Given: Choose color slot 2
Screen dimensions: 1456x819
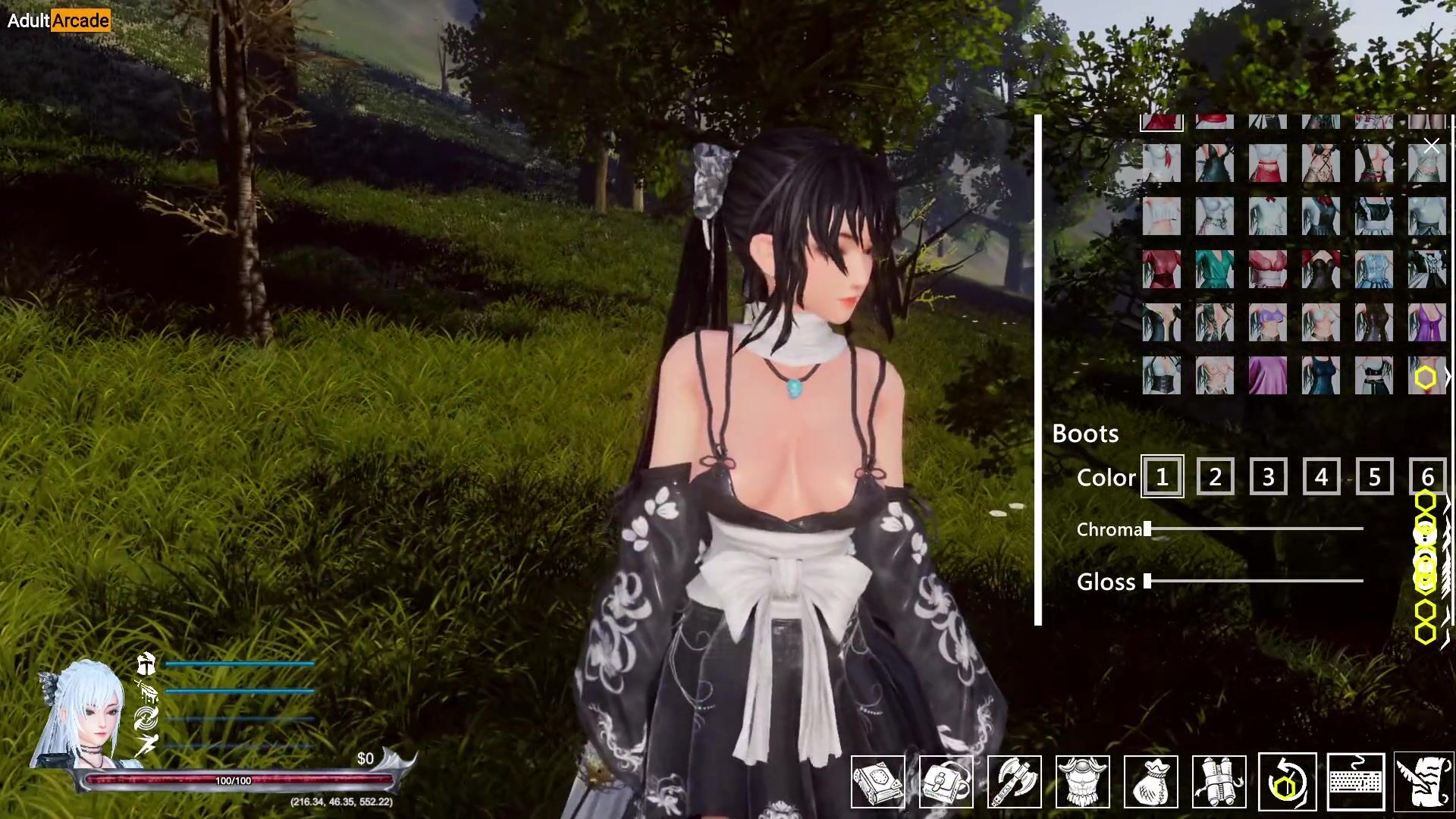Looking at the screenshot, I should (x=1215, y=477).
